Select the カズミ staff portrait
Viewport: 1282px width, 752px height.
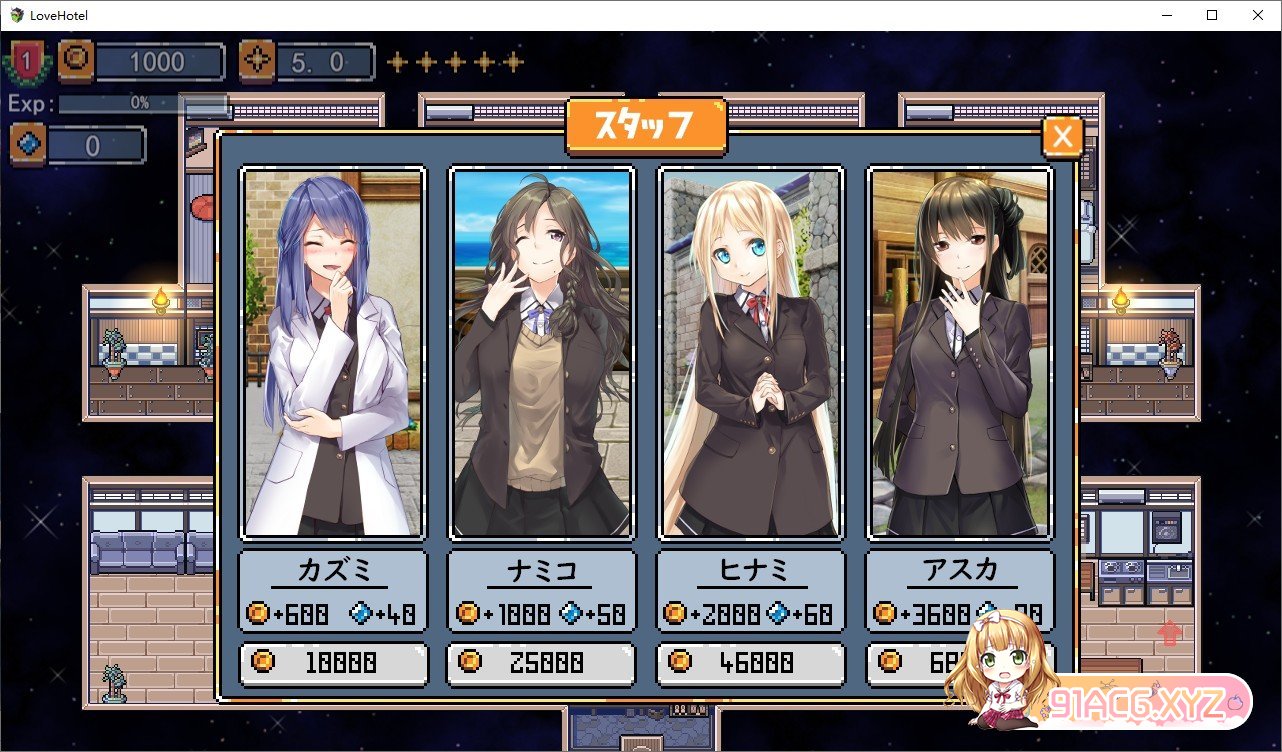tap(333, 353)
